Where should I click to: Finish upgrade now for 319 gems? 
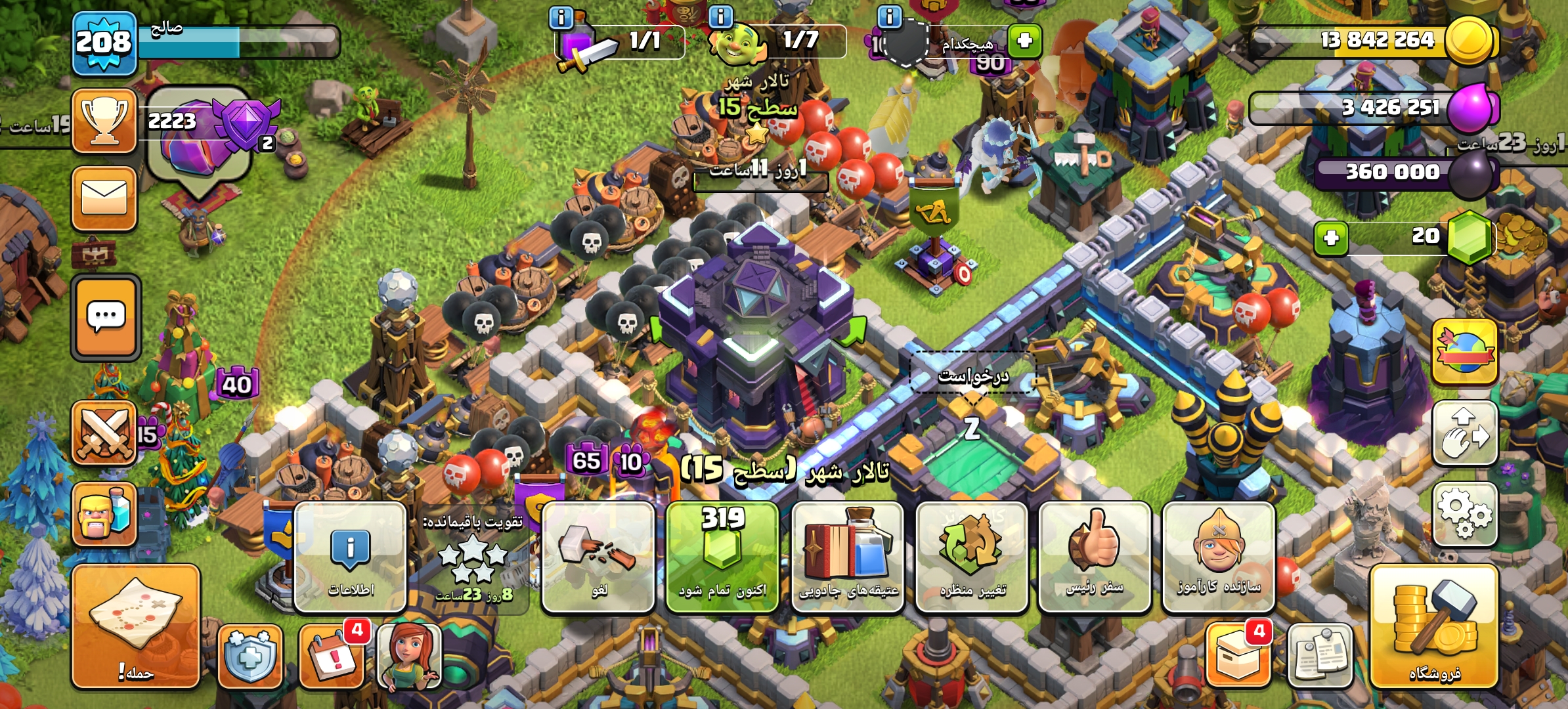click(x=722, y=557)
